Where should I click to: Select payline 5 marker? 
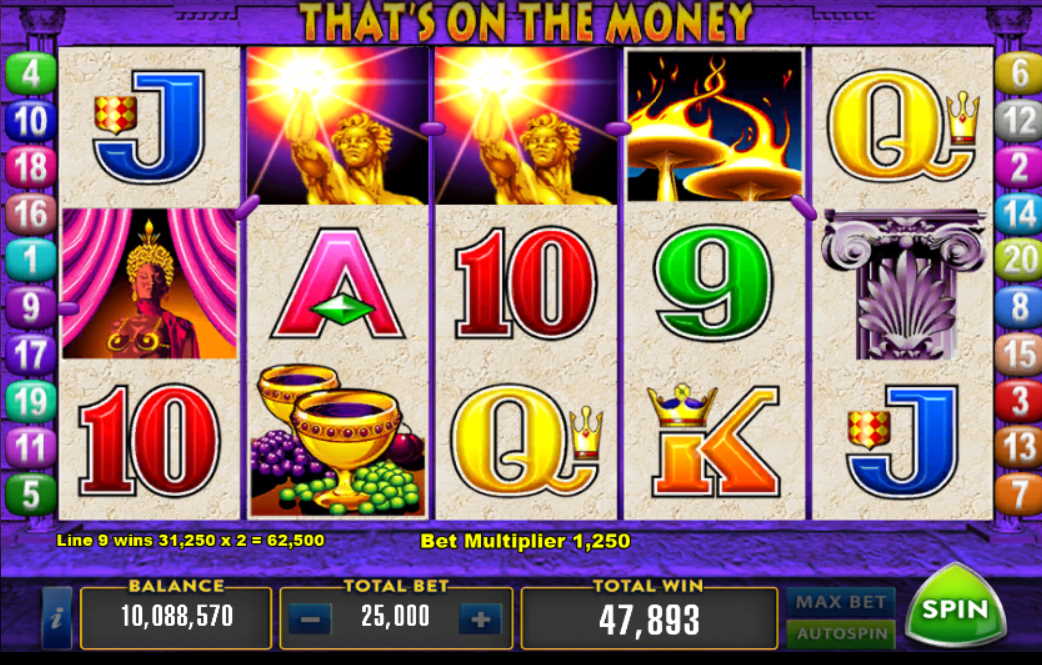pos(31,493)
